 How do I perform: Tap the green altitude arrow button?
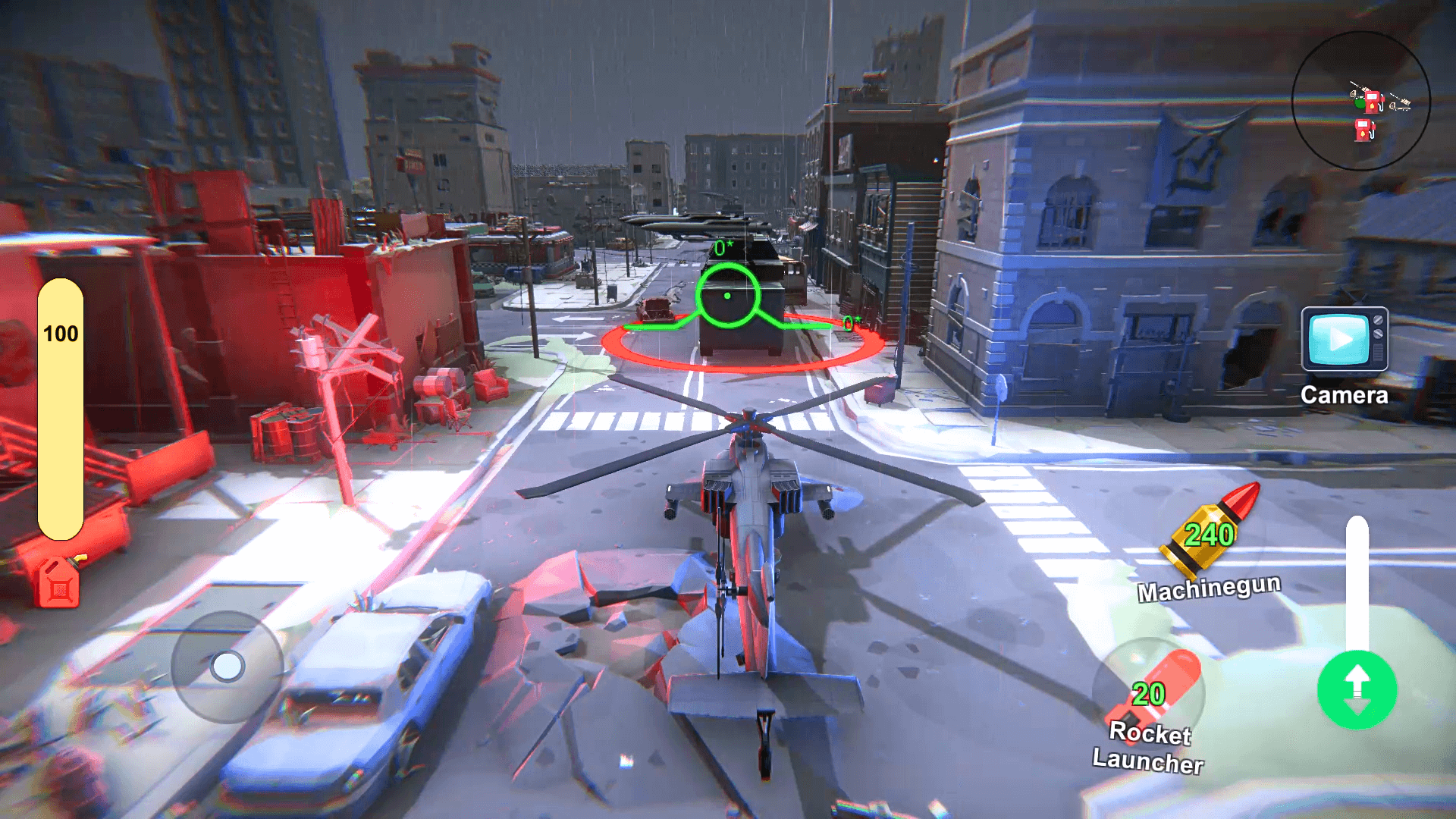(1357, 689)
